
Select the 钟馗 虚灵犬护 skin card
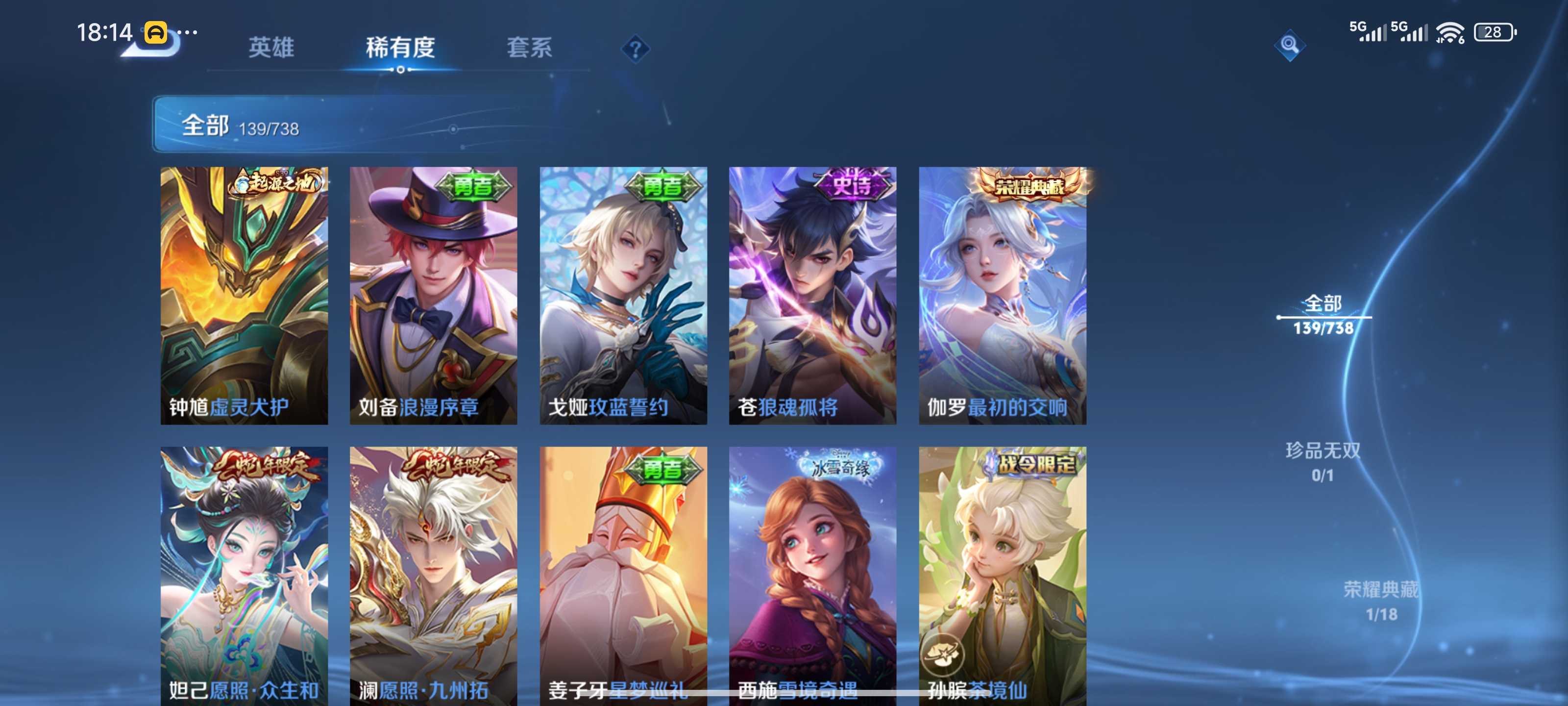pyautogui.click(x=244, y=296)
